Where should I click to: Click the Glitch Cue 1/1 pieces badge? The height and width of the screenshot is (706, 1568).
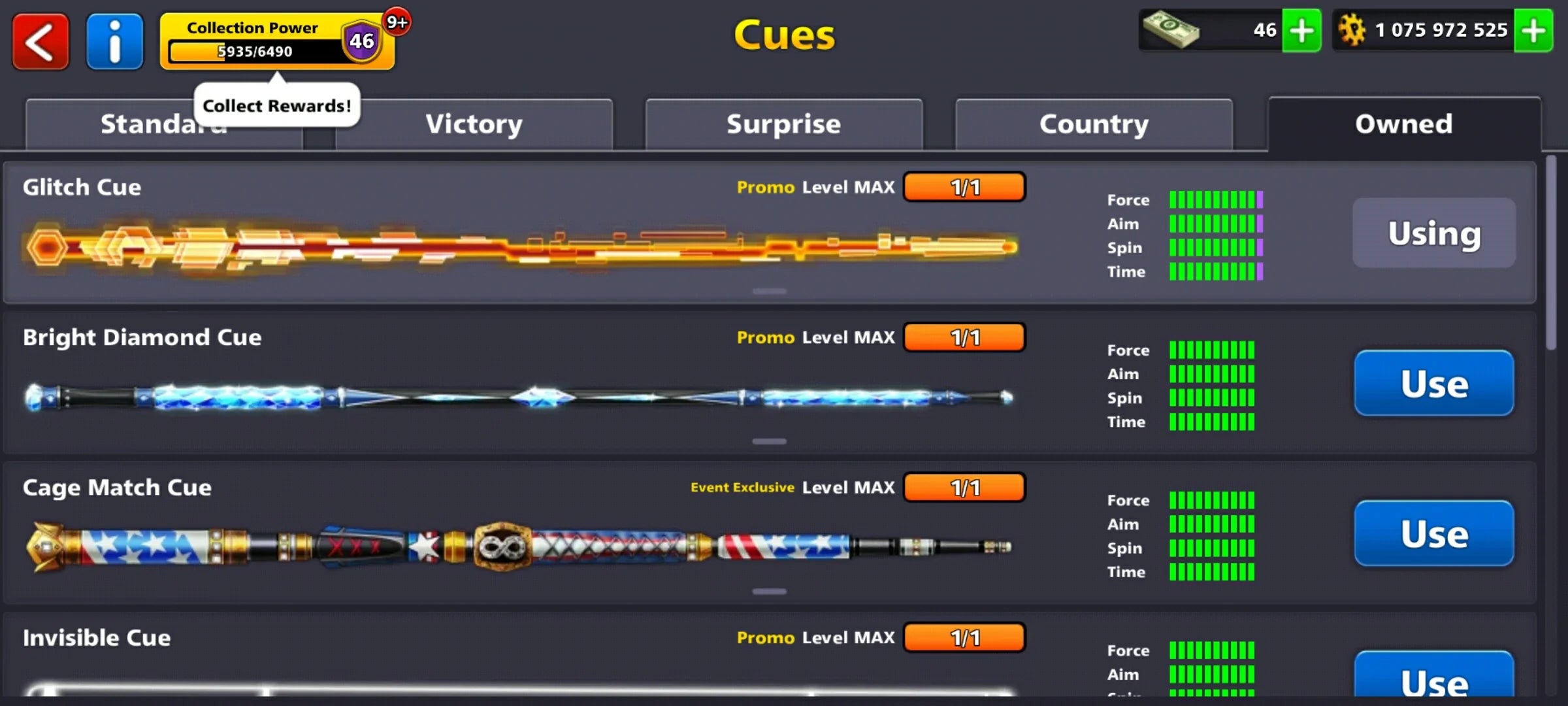pyautogui.click(x=964, y=187)
